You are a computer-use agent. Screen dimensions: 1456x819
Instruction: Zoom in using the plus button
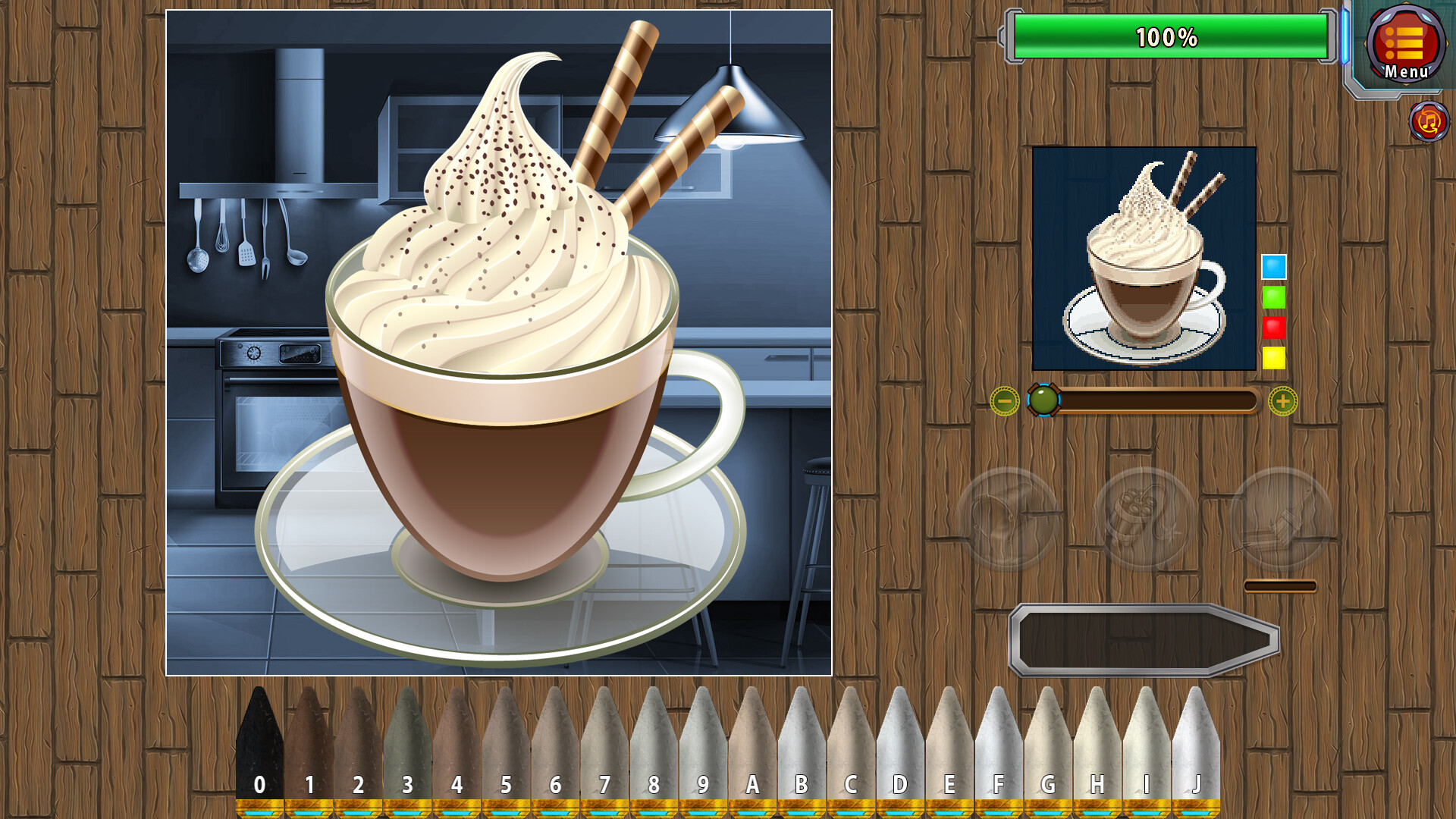pos(1283,402)
